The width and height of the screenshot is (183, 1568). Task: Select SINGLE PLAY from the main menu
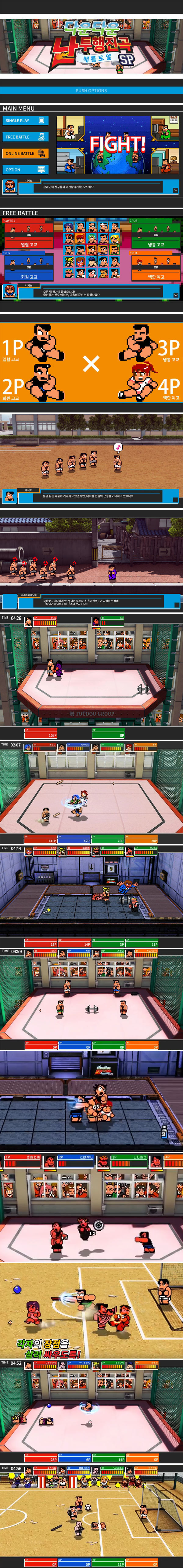(x=25, y=120)
